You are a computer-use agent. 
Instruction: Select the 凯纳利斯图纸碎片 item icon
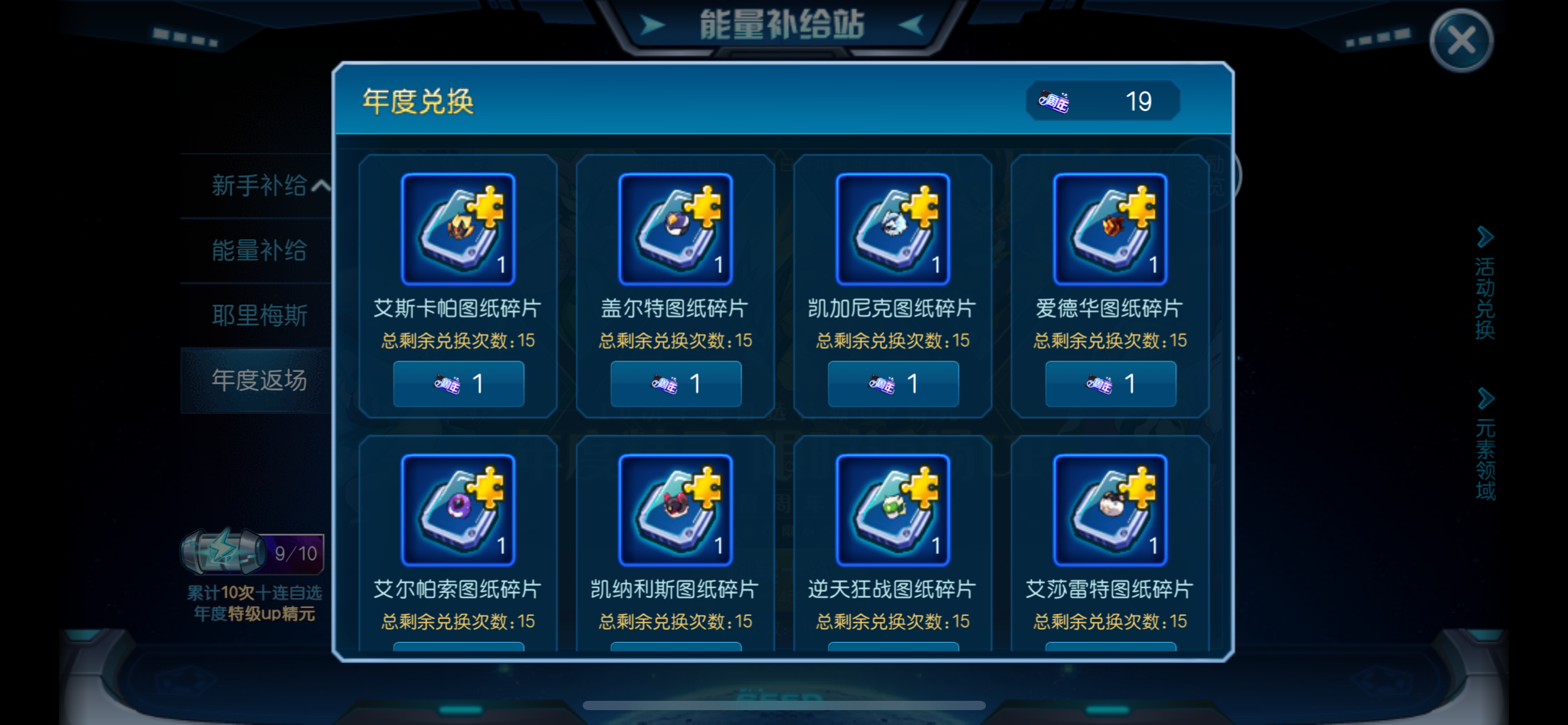pos(675,510)
